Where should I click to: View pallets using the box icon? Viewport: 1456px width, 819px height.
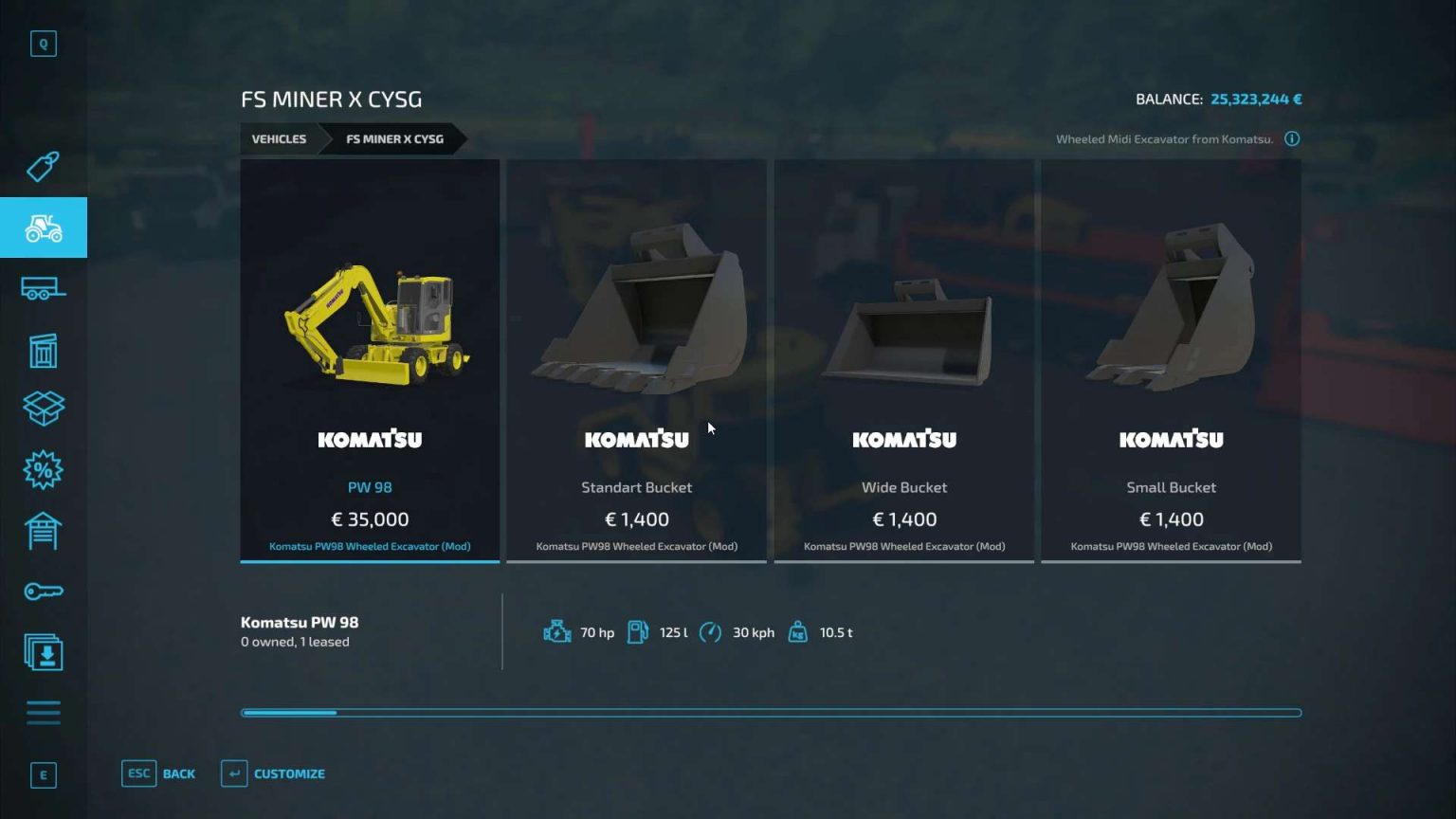(x=44, y=409)
